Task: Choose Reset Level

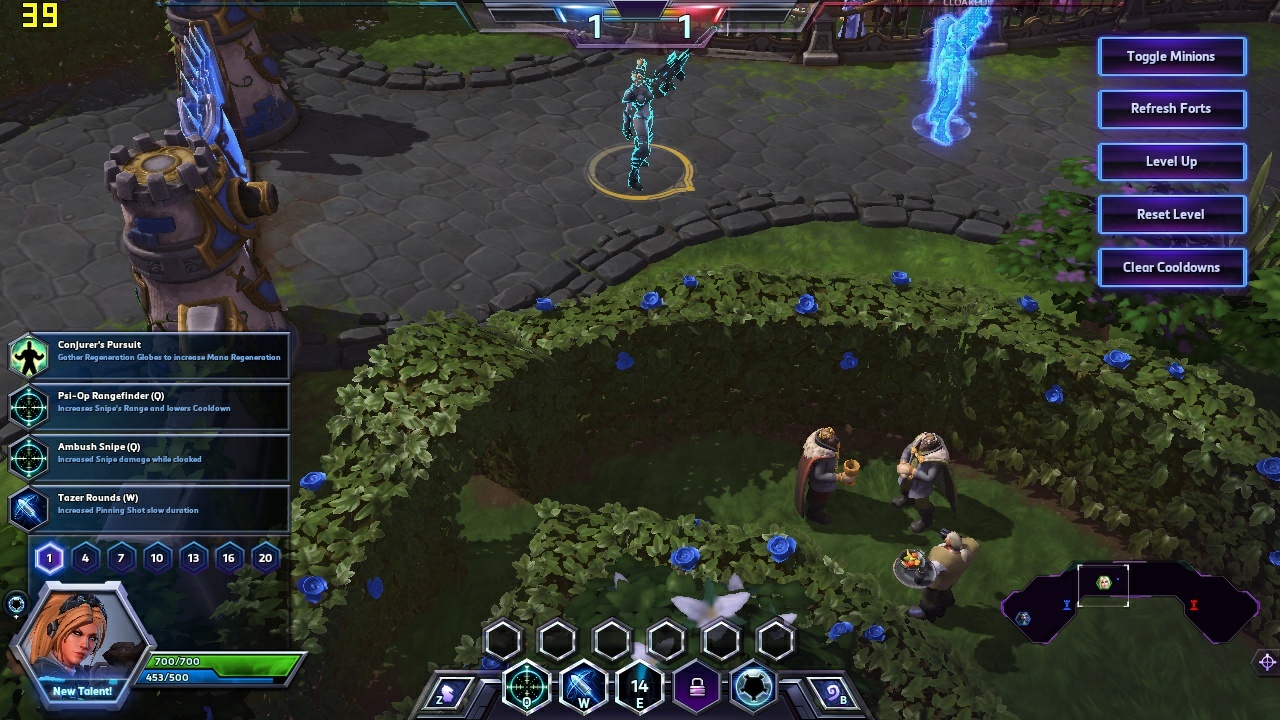Action: (x=1171, y=215)
